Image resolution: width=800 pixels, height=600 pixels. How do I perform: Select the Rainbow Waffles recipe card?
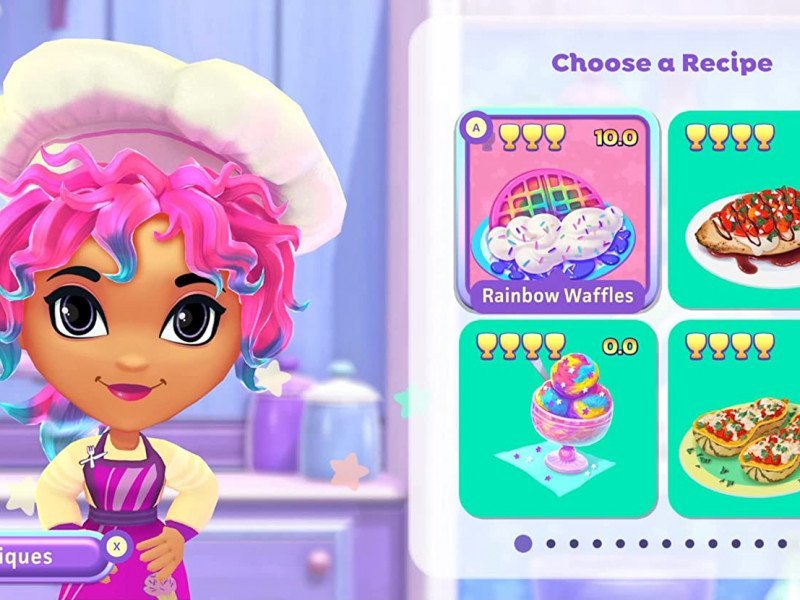(x=558, y=212)
